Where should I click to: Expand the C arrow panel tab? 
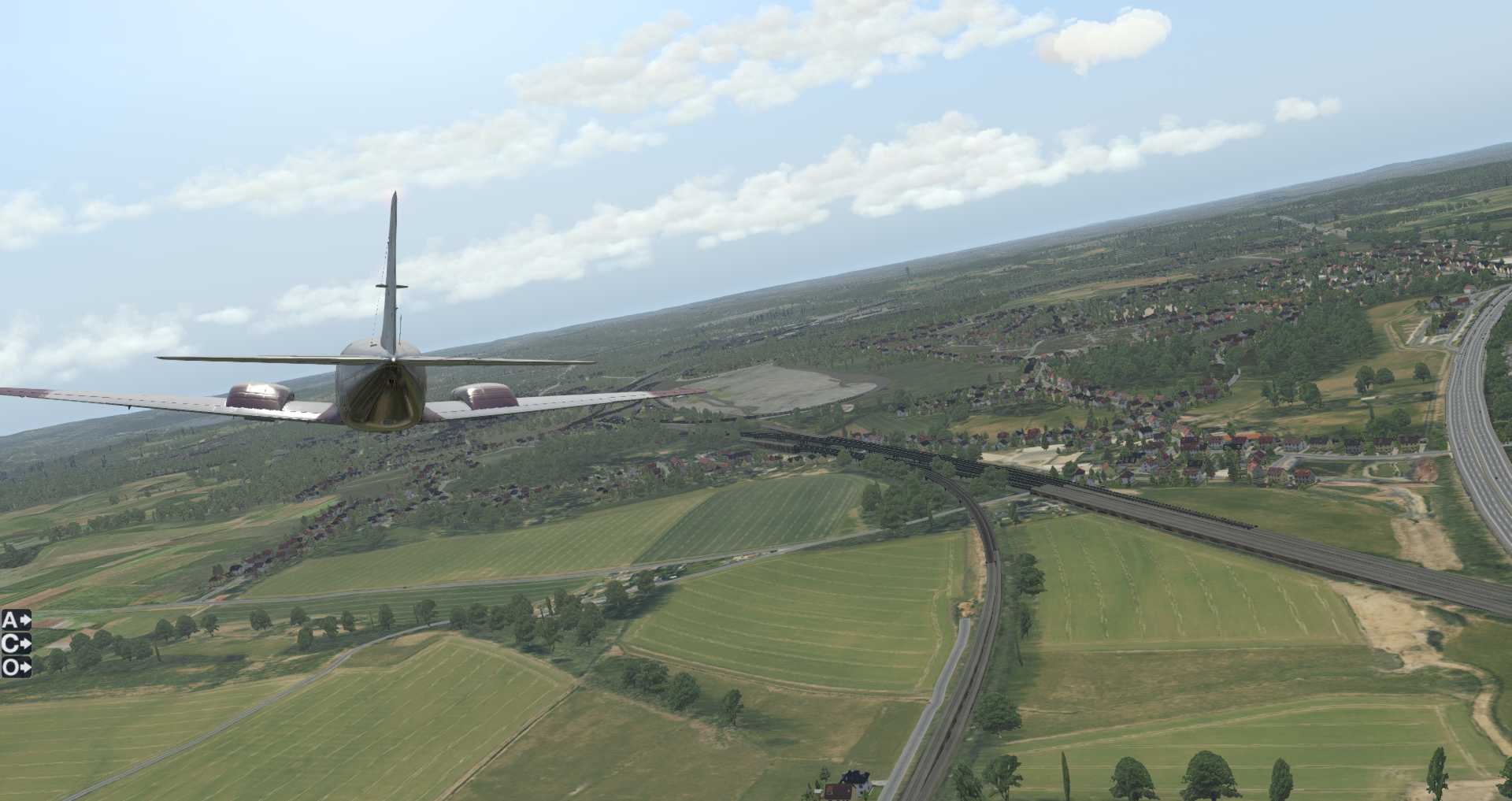tap(16, 644)
